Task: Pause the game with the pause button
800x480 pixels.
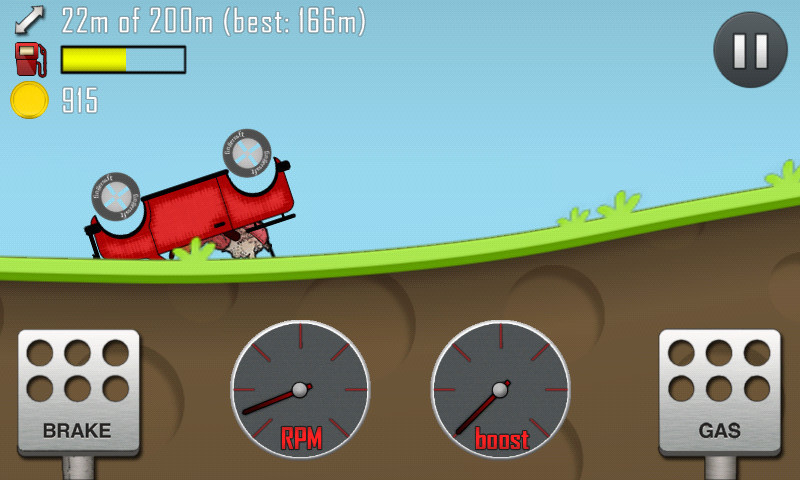Action: (x=750, y=50)
